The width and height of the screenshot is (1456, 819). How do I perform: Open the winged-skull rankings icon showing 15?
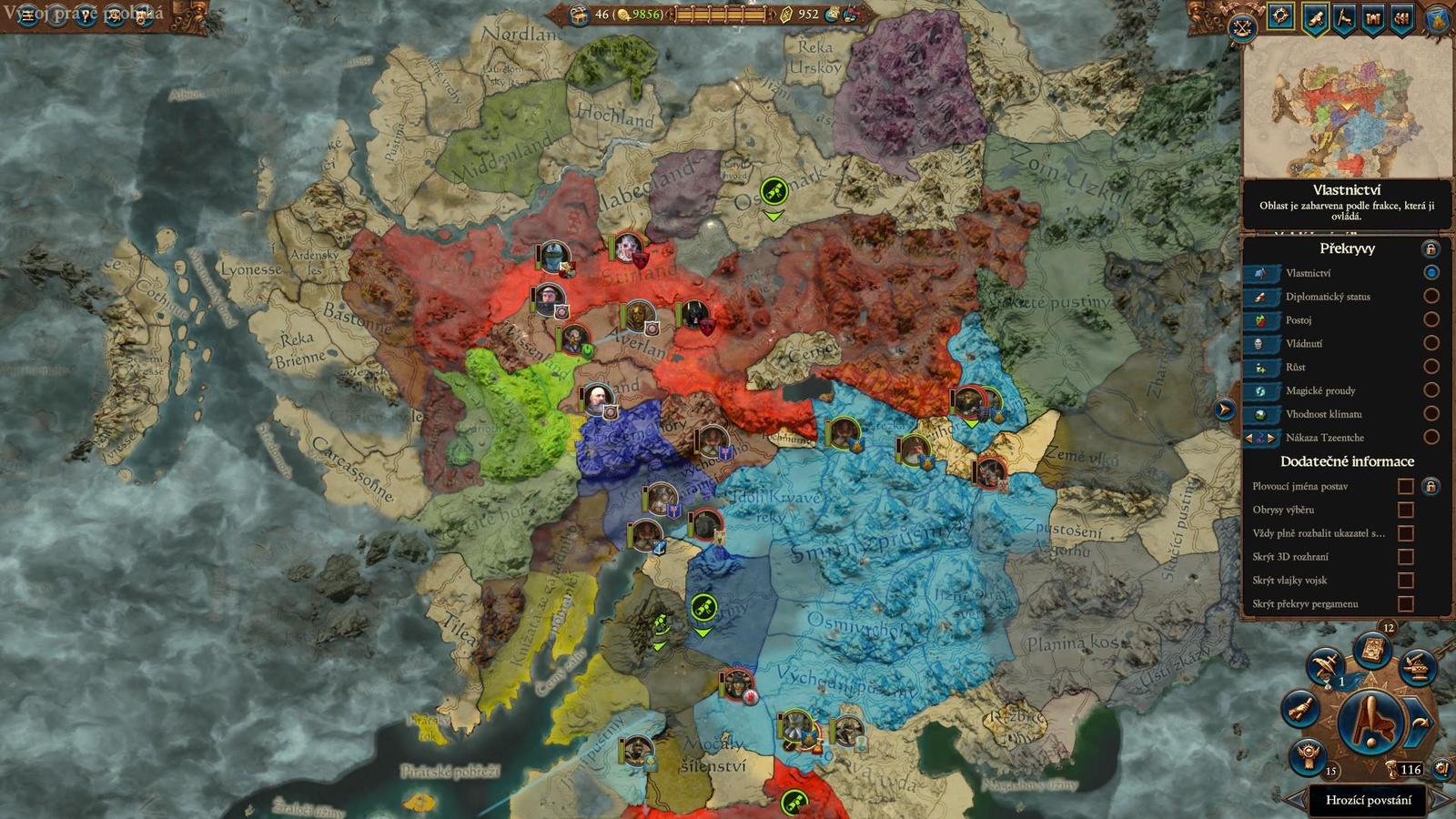pyautogui.click(x=1308, y=753)
